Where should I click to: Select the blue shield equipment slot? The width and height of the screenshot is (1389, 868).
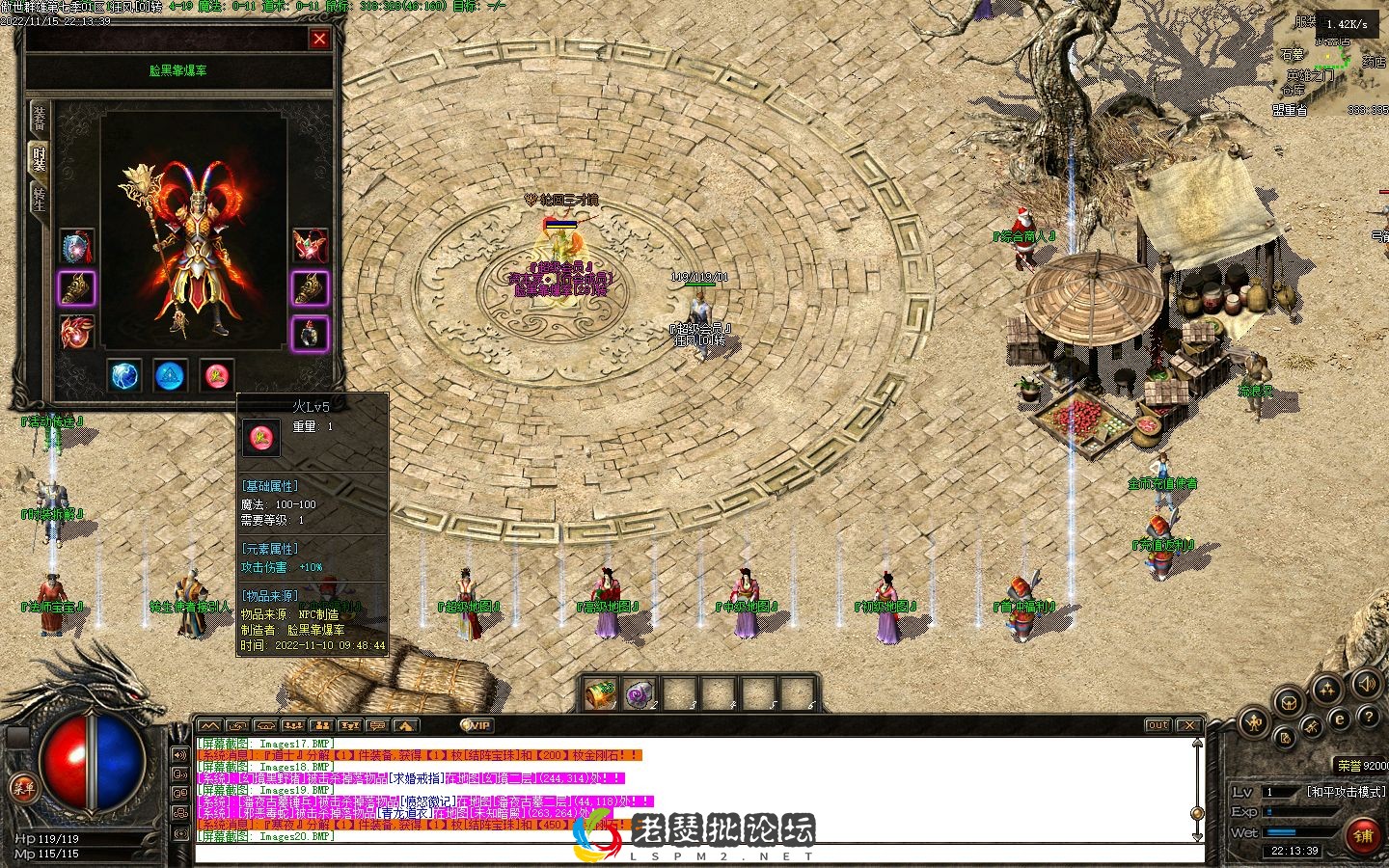tap(77, 247)
